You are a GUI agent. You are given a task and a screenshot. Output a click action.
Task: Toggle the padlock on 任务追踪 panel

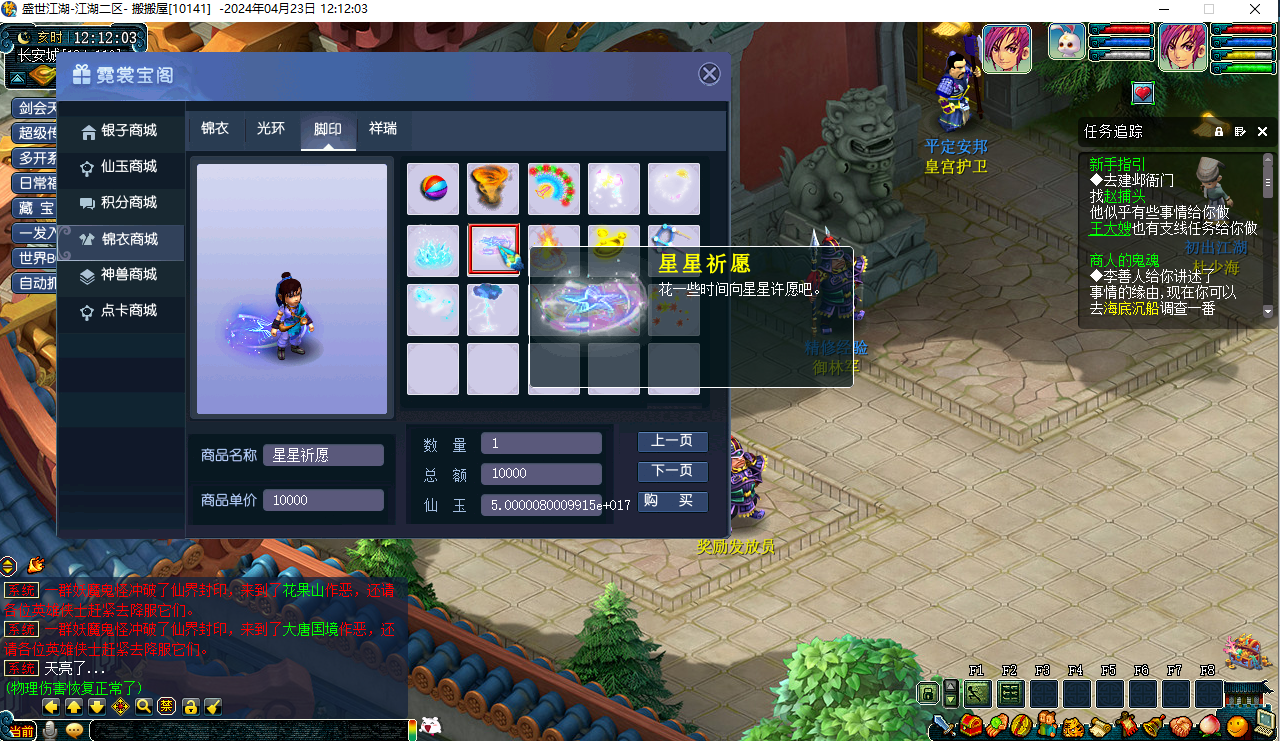1218,131
